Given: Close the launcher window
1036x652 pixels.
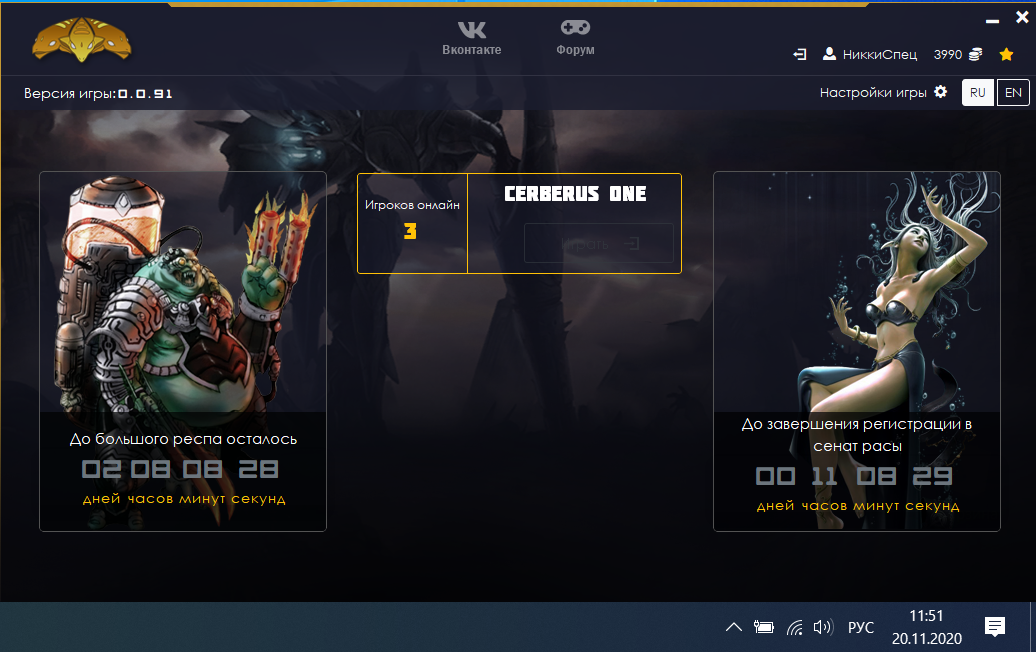Looking at the screenshot, I should (x=1021, y=17).
